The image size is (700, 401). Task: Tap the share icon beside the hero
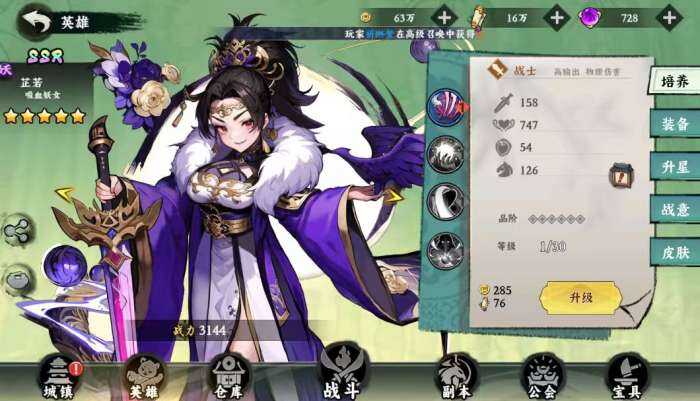(x=17, y=231)
